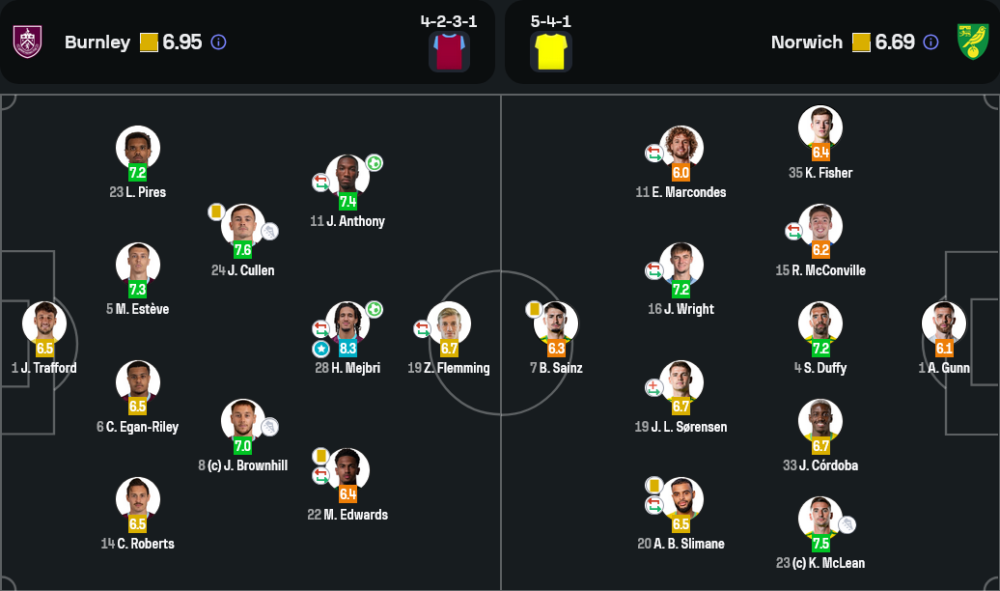Select midfielder J. Cullen
This screenshot has height=591, width=1000.
(243, 226)
